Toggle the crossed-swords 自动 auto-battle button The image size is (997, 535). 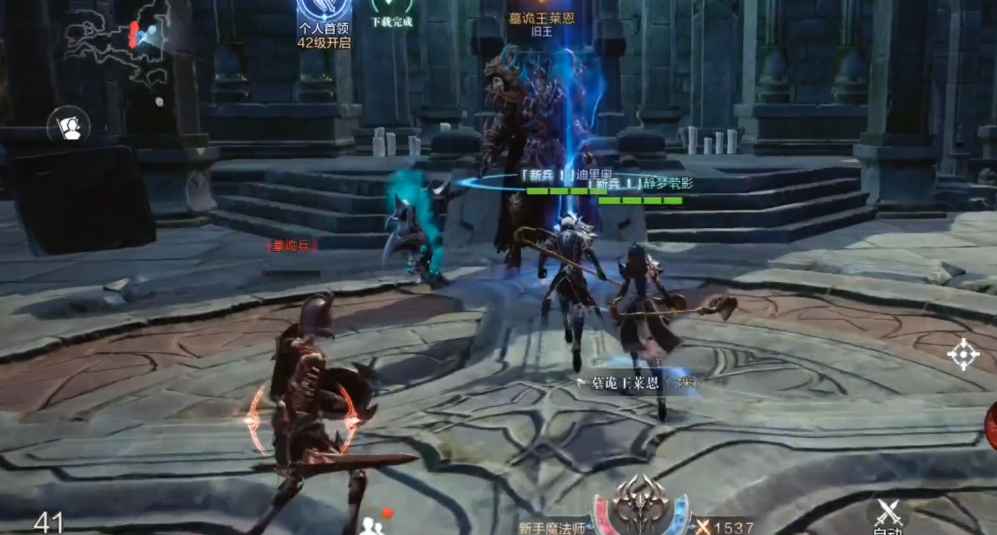889,514
